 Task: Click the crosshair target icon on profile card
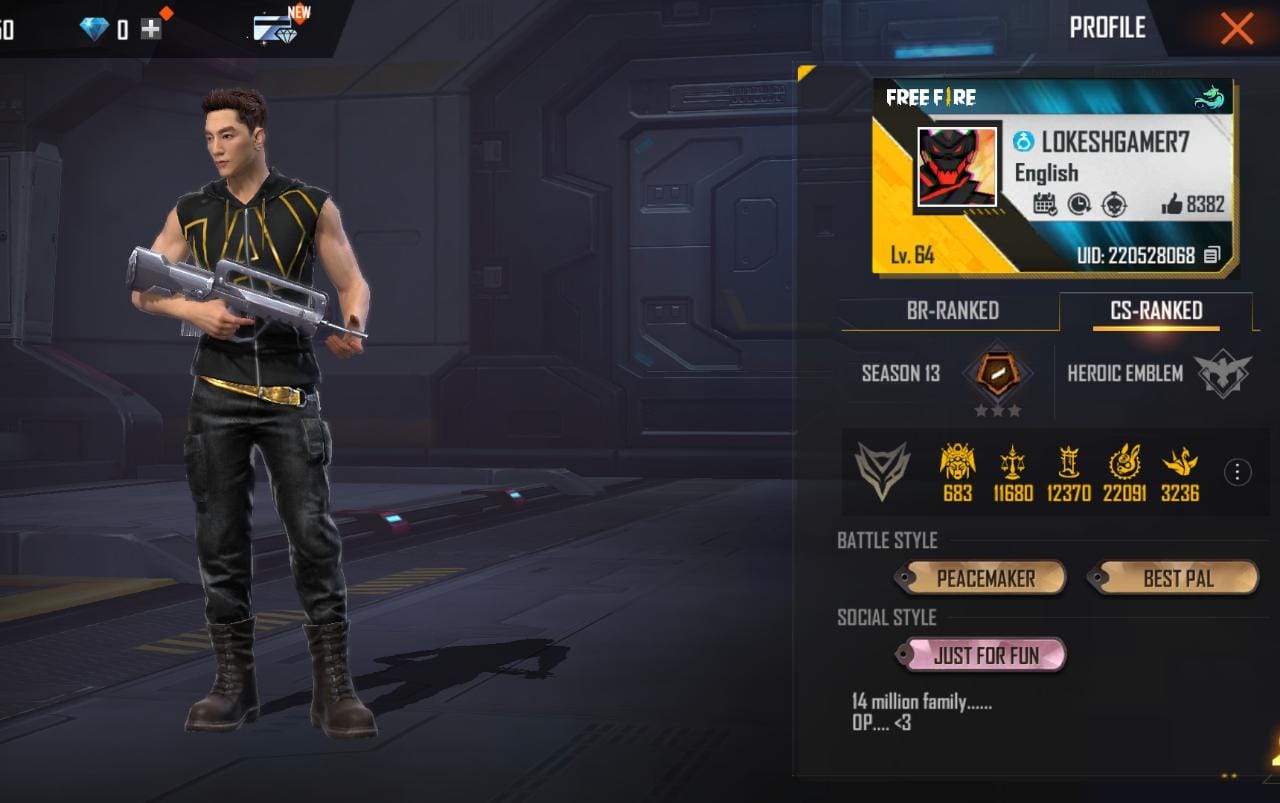(1114, 205)
